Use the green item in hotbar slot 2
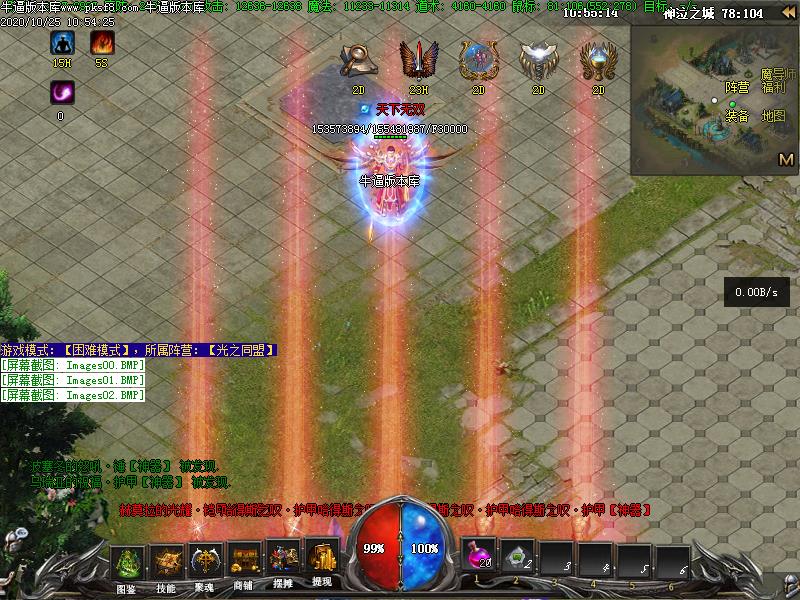This screenshot has height=600, width=800. coord(517,558)
